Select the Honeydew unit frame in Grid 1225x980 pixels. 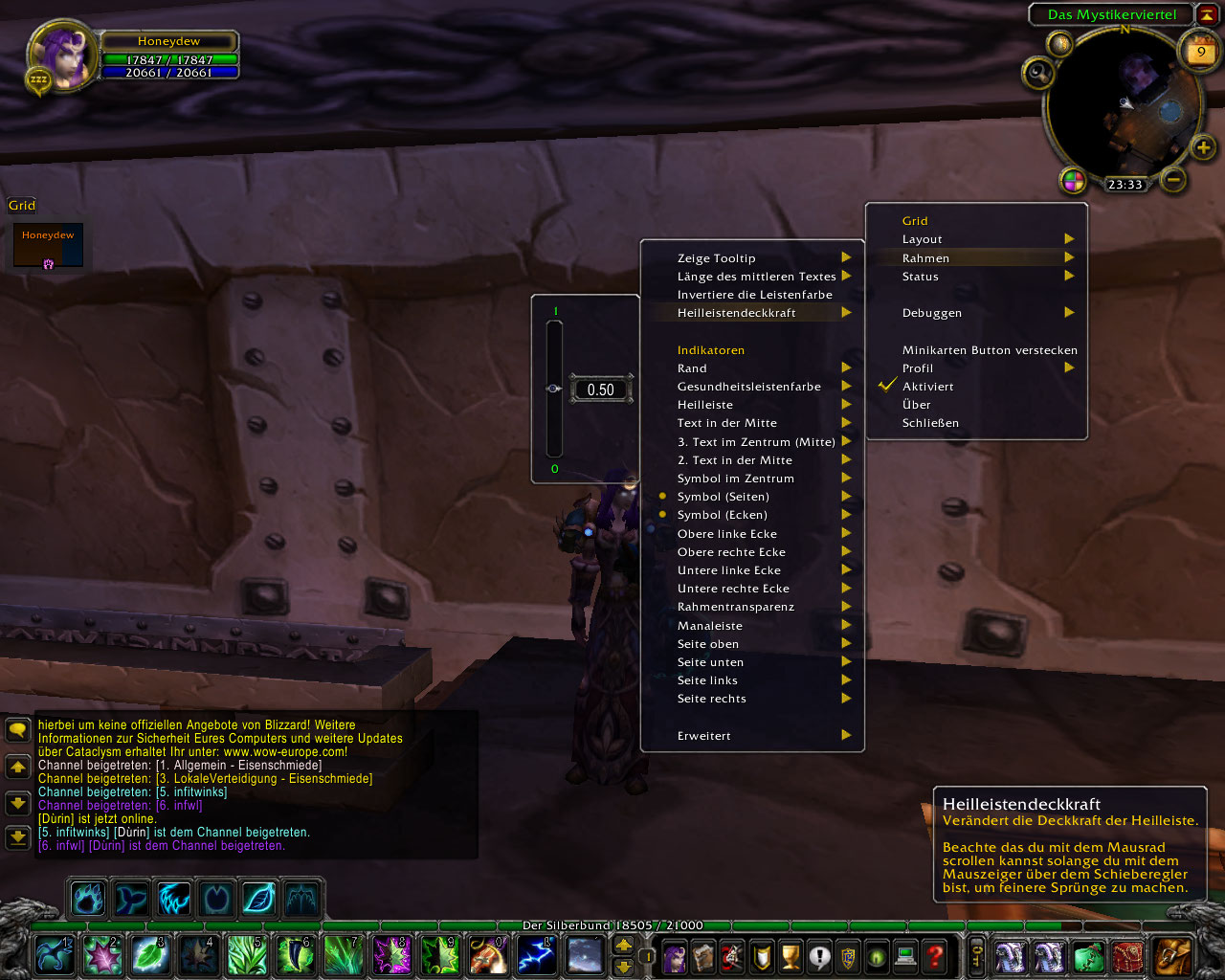[48, 246]
